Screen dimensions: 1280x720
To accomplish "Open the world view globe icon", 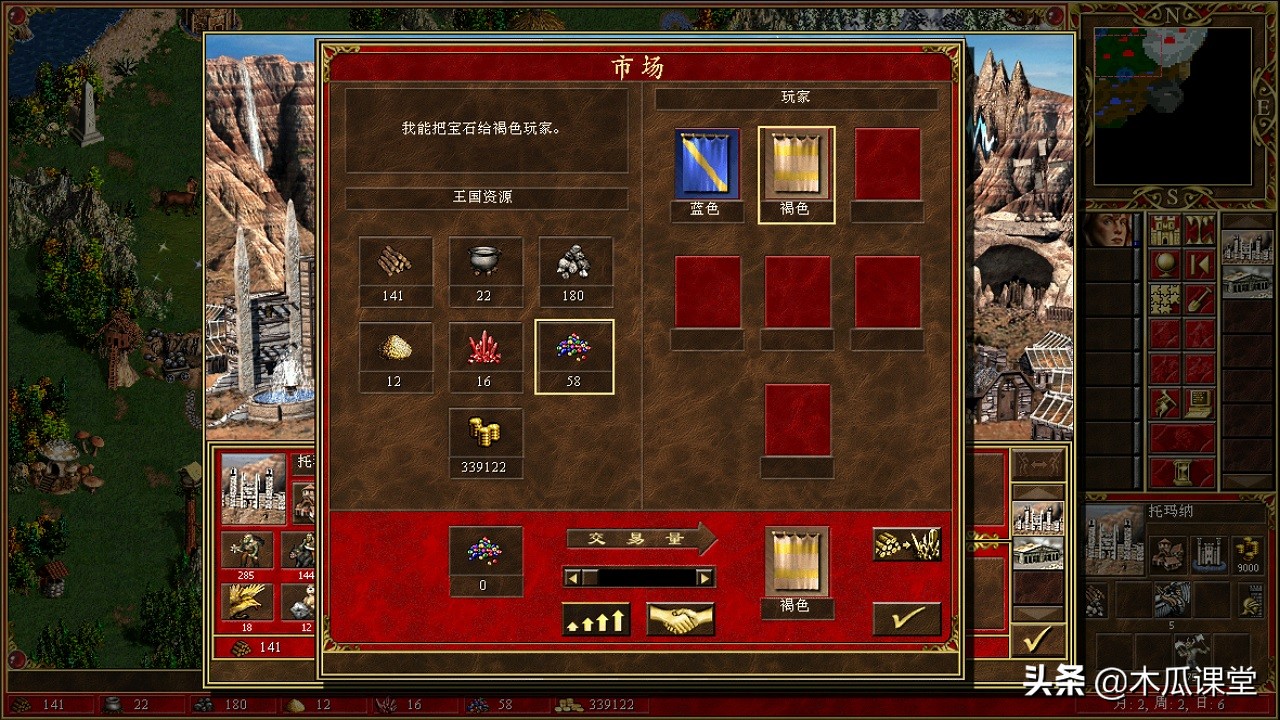I will (1164, 263).
